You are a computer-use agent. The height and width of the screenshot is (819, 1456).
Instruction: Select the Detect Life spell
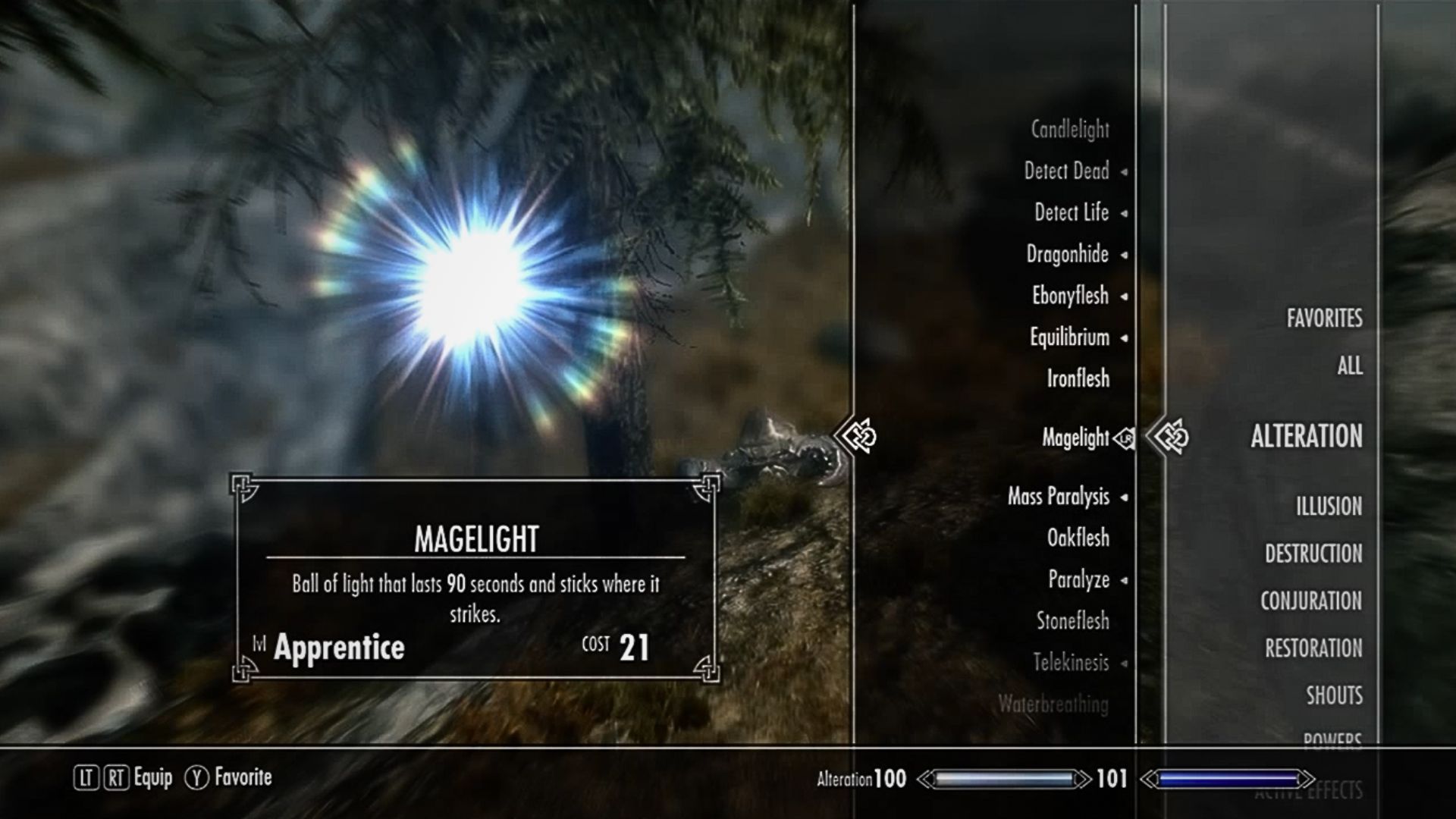click(1071, 213)
